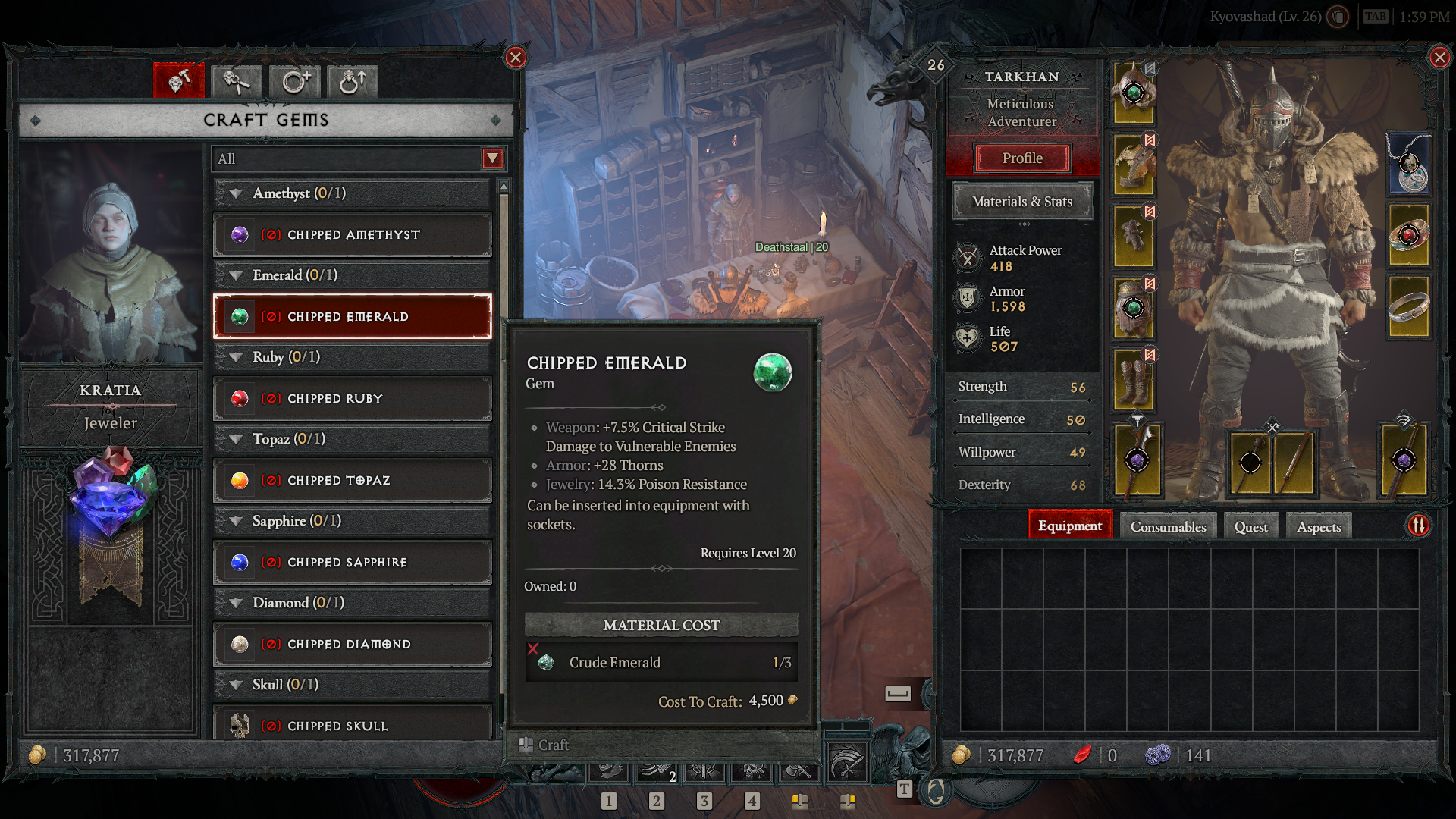Click the skull skill icon on the action bar
Screen dimensions: 1456x819
[752, 770]
